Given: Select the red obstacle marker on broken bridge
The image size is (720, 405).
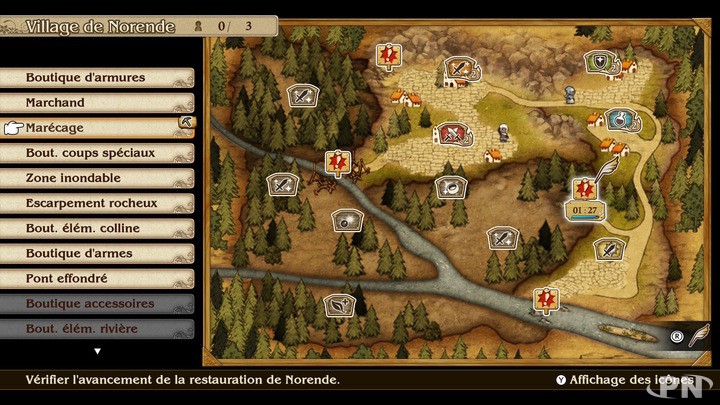Looking at the screenshot, I should pos(338,160).
